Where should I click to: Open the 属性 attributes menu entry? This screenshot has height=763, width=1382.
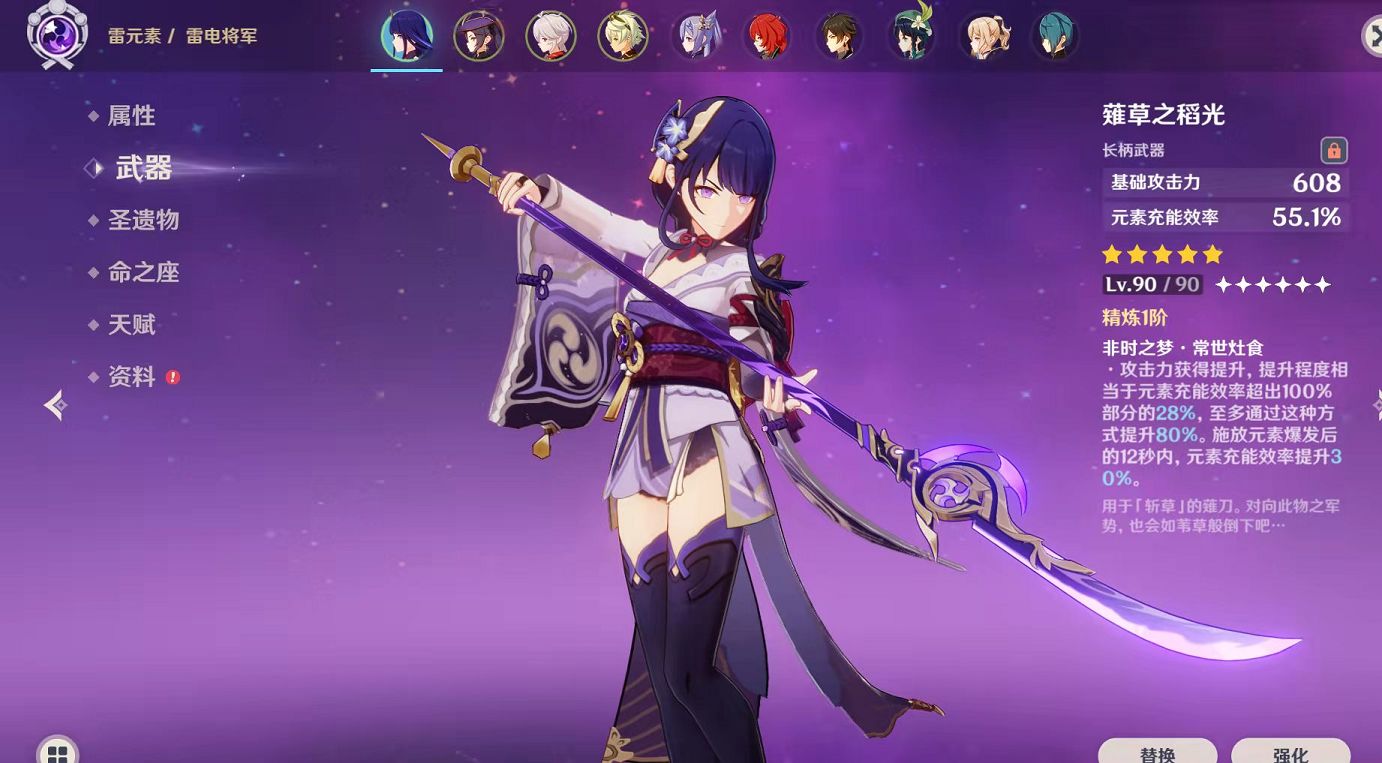click(x=131, y=116)
